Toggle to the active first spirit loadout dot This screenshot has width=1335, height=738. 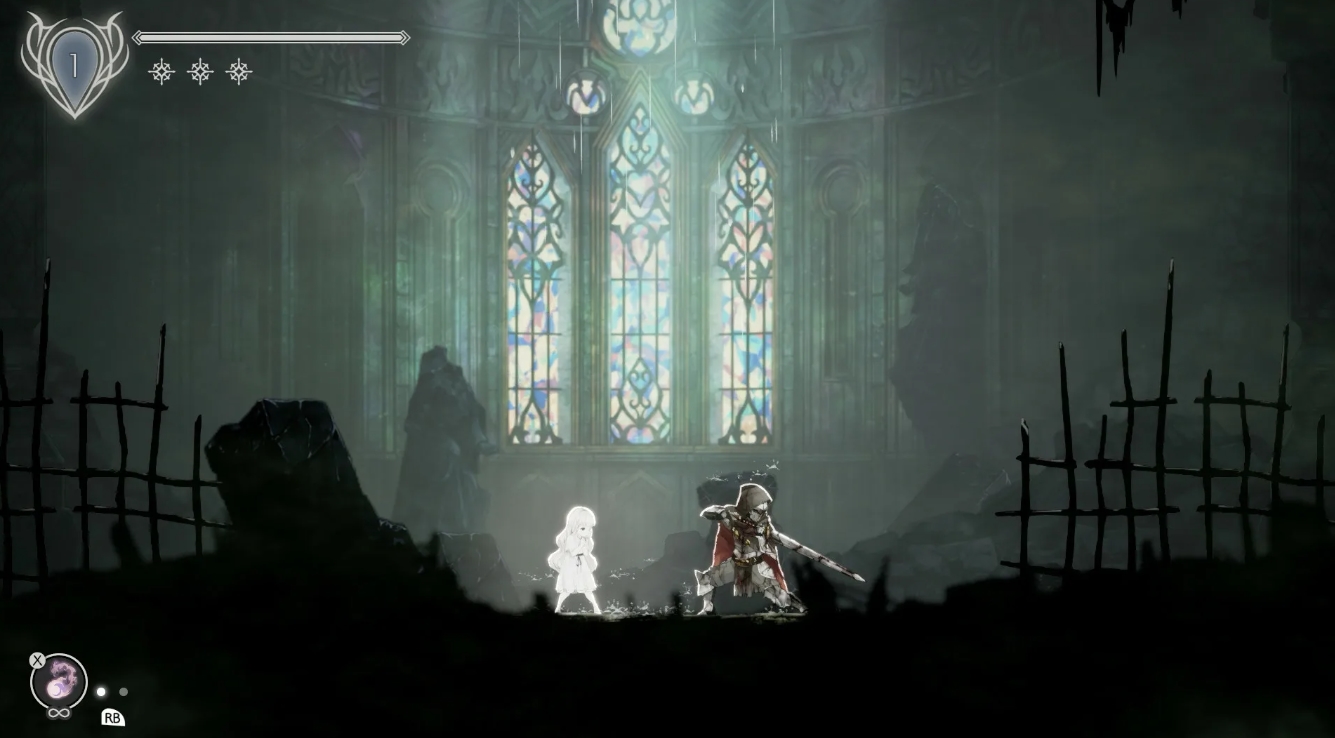click(x=100, y=691)
